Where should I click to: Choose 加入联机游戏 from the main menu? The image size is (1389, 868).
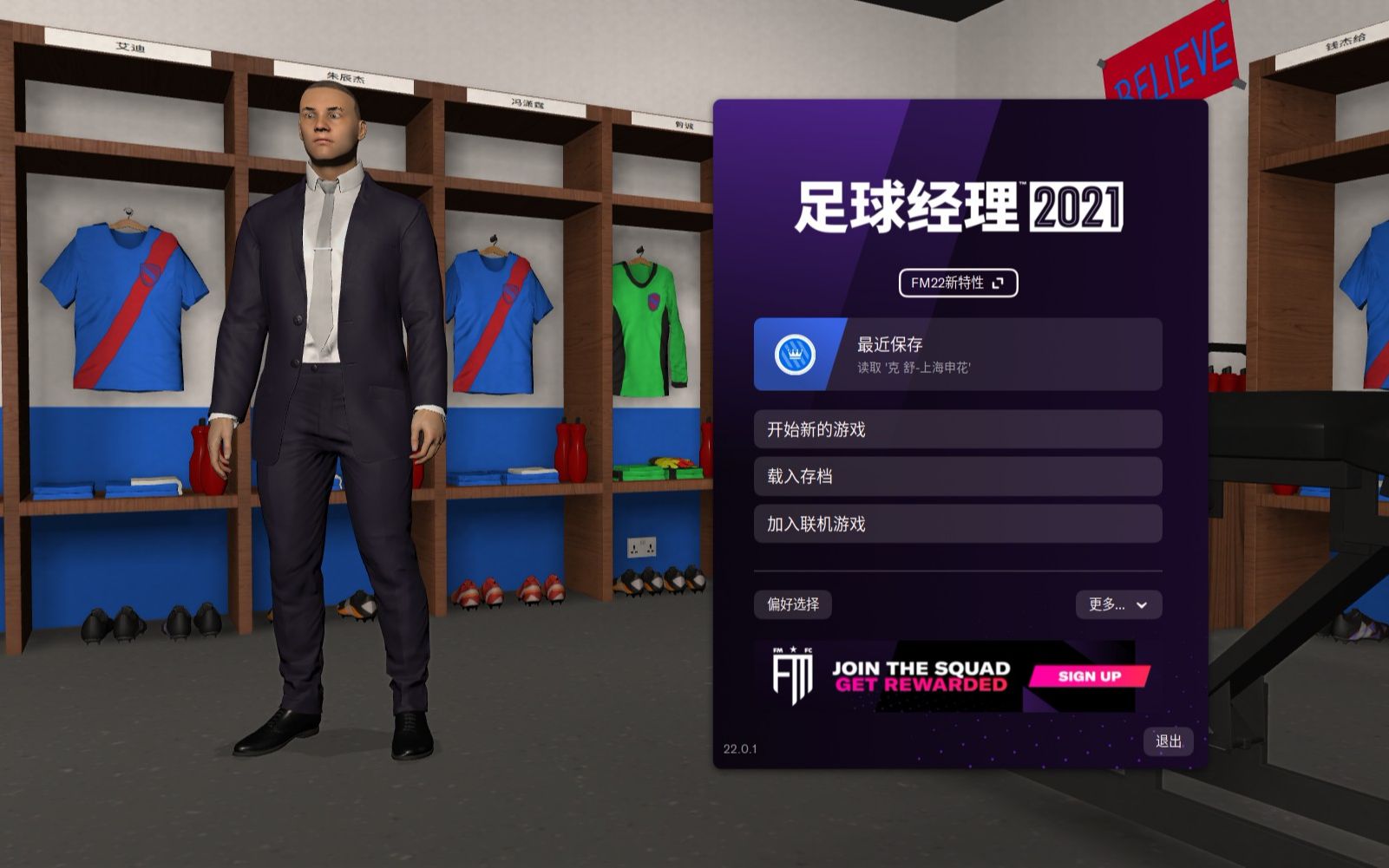[x=958, y=524]
